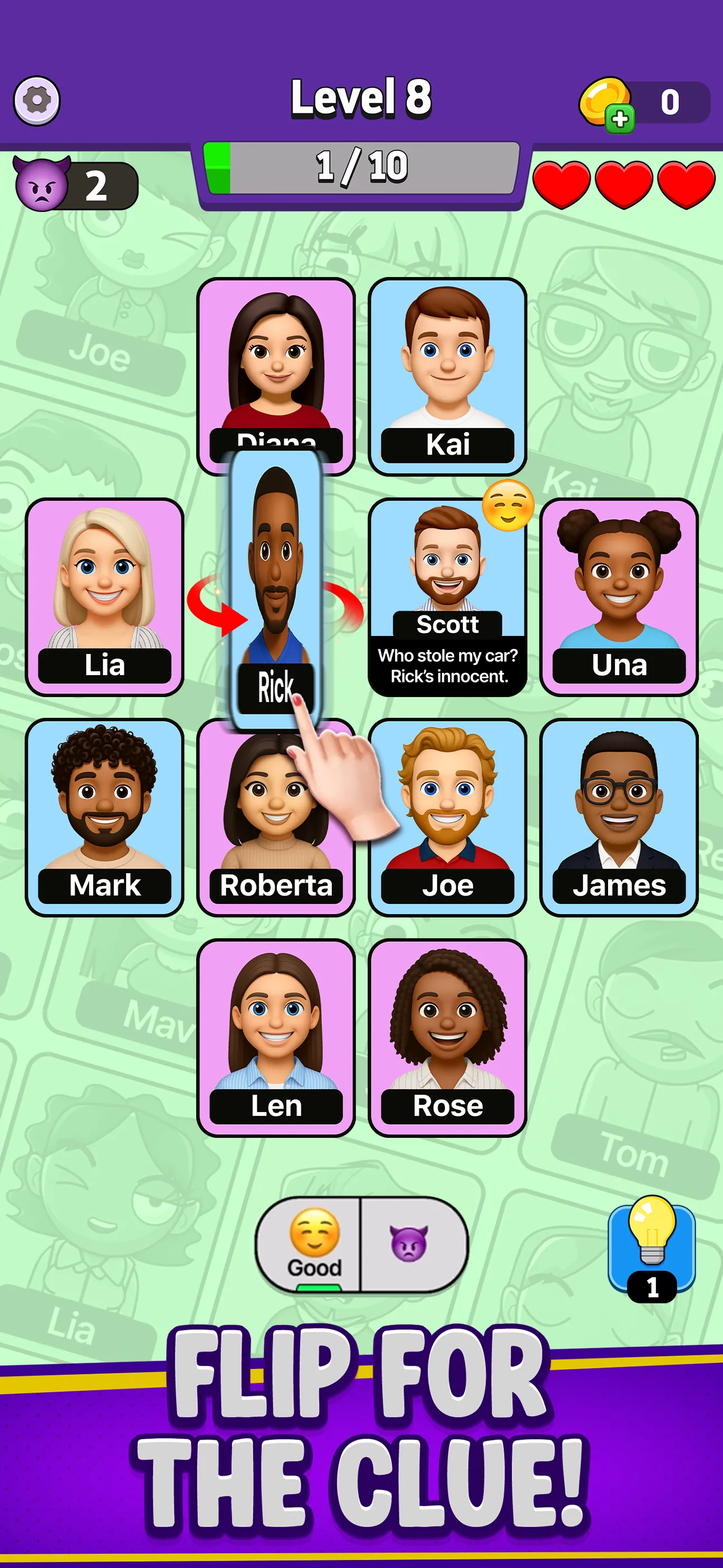Tap the smiling emoji above Scott's card

tap(509, 507)
